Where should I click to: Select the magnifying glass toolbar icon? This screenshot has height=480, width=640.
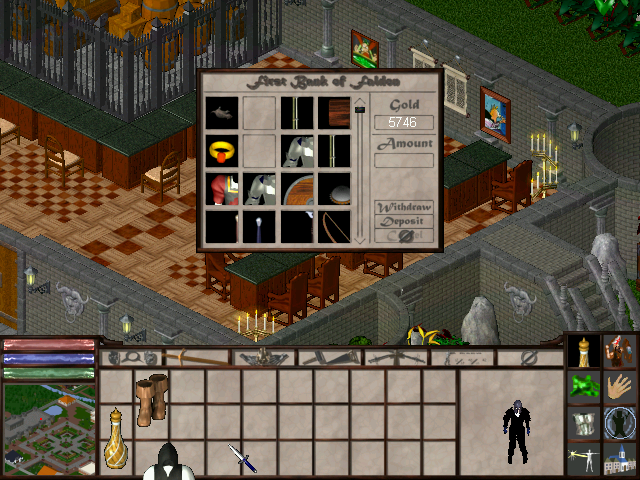130,357
